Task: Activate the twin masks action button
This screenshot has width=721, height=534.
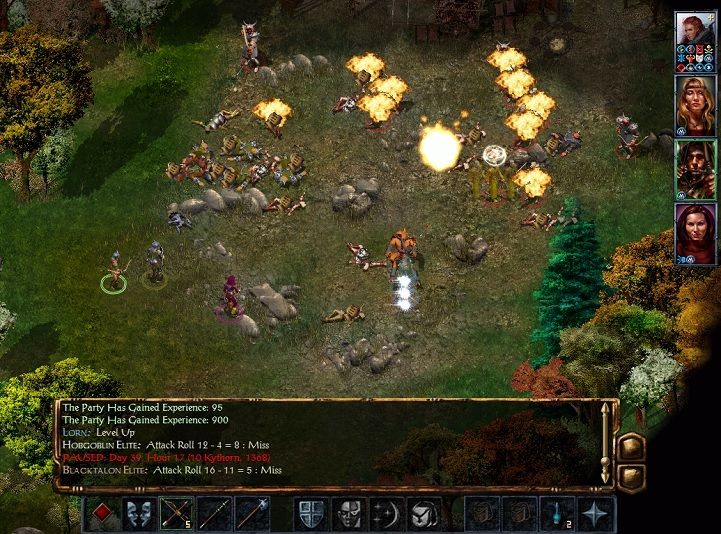Action: [x=138, y=514]
